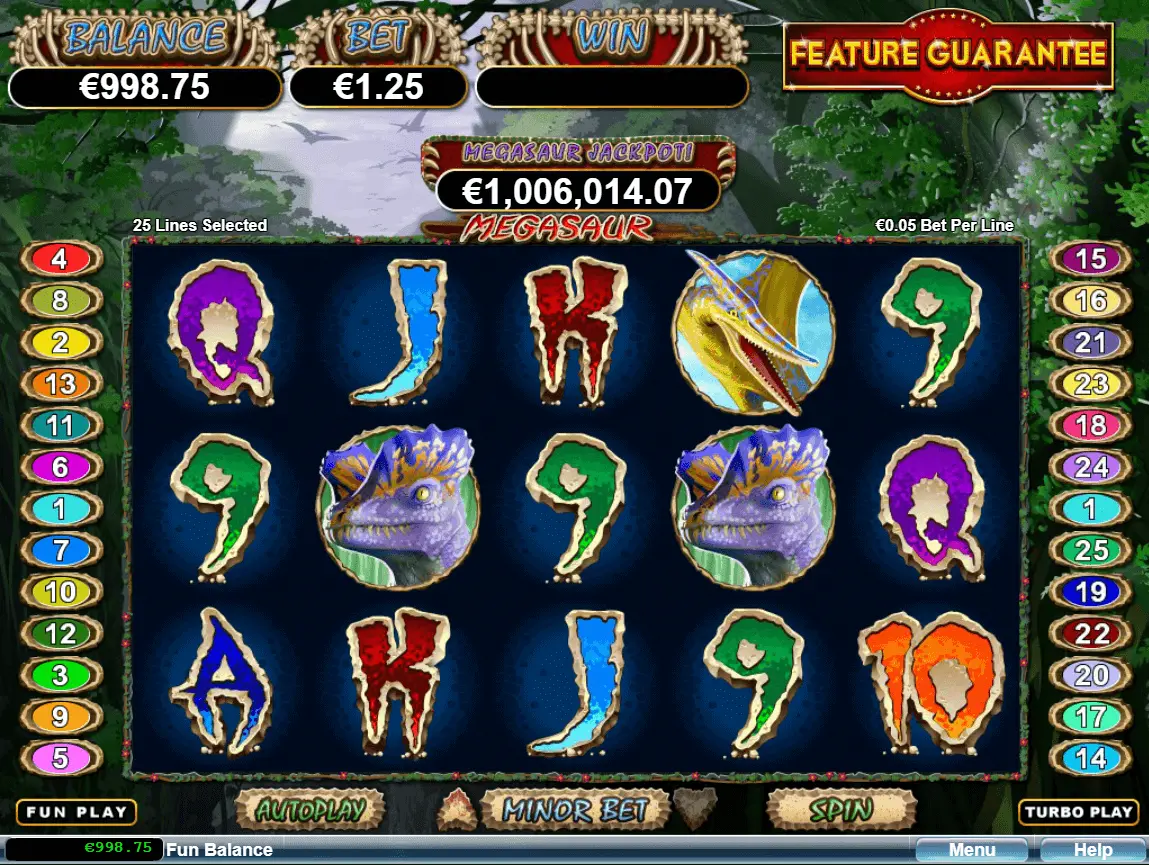
Task: Toggle Turbo Play mode
Action: pyautogui.click(x=1080, y=812)
